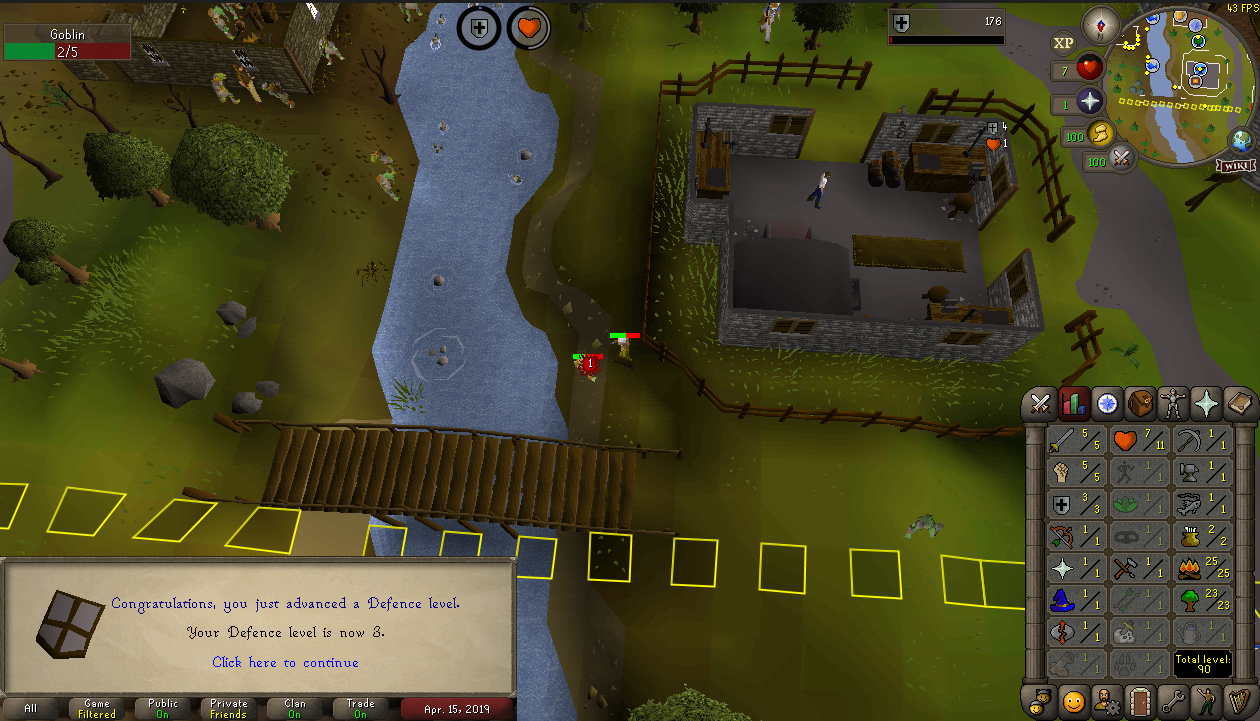Image resolution: width=1260 pixels, height=721 pixels.
Task: Toggle the XP drops button
Action: (x=1063, y=43)
